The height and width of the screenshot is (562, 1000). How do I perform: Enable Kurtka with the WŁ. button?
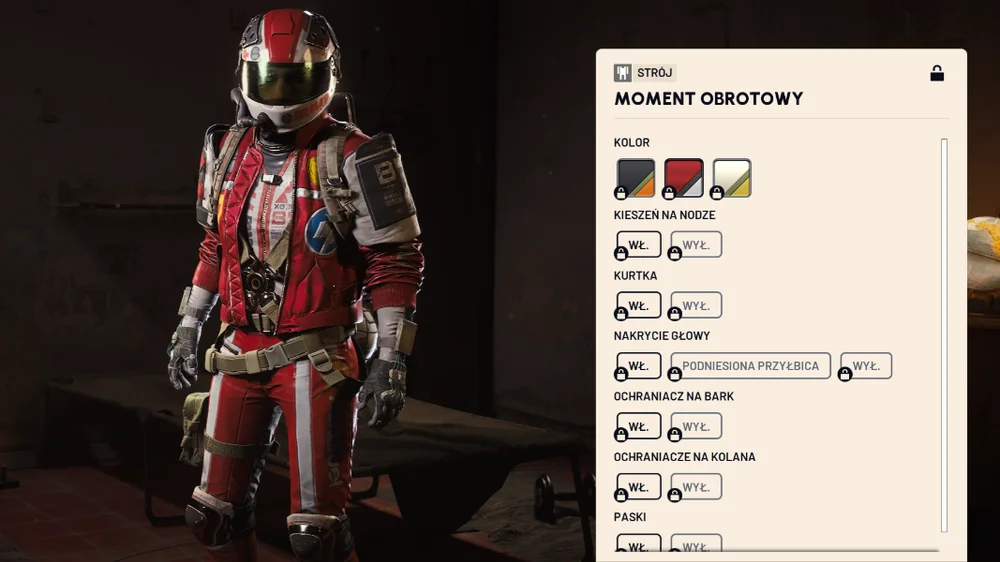coord(639,306)
